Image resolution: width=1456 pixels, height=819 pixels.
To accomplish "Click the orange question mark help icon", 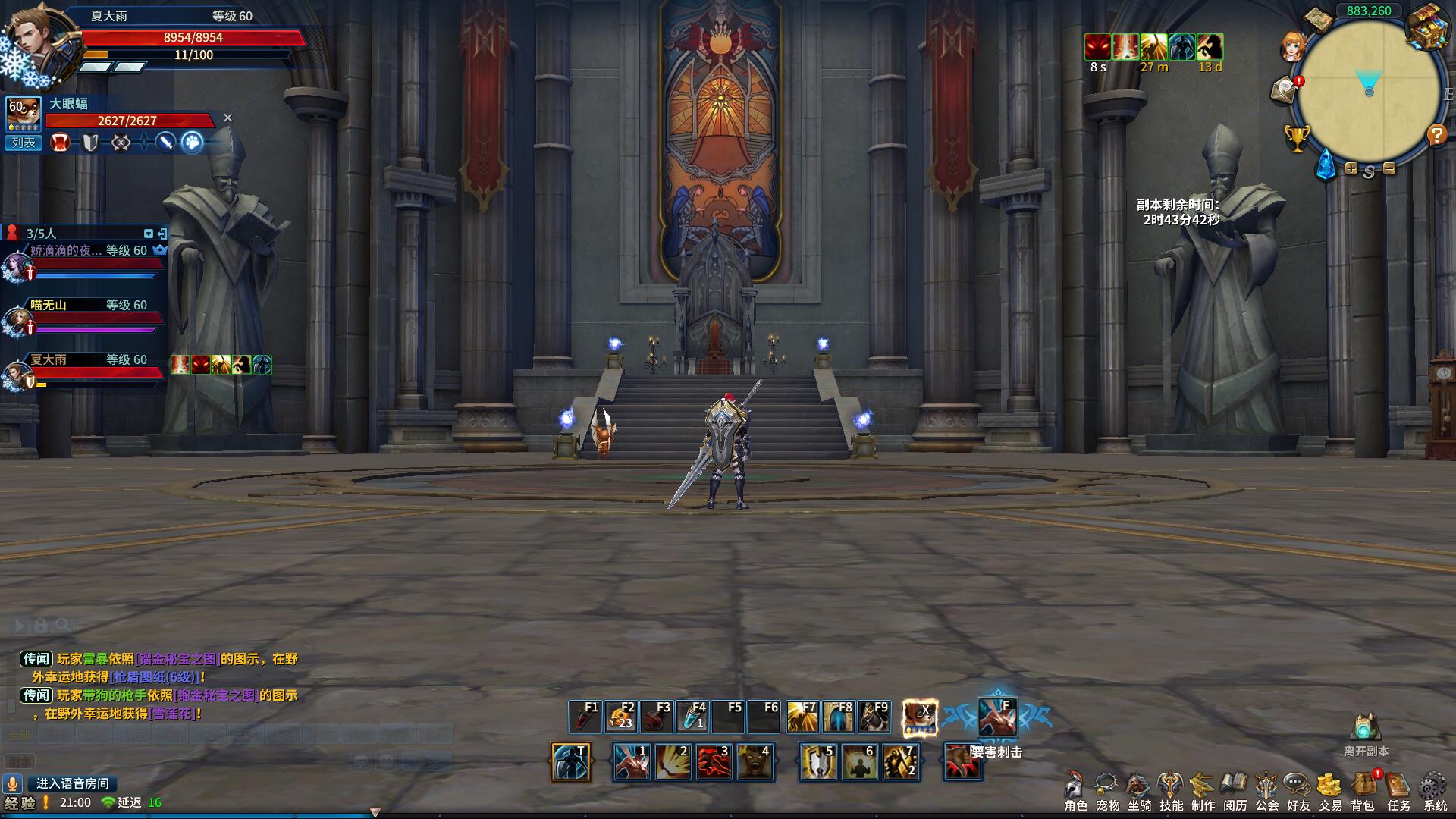I will (x=1436, y=135).
